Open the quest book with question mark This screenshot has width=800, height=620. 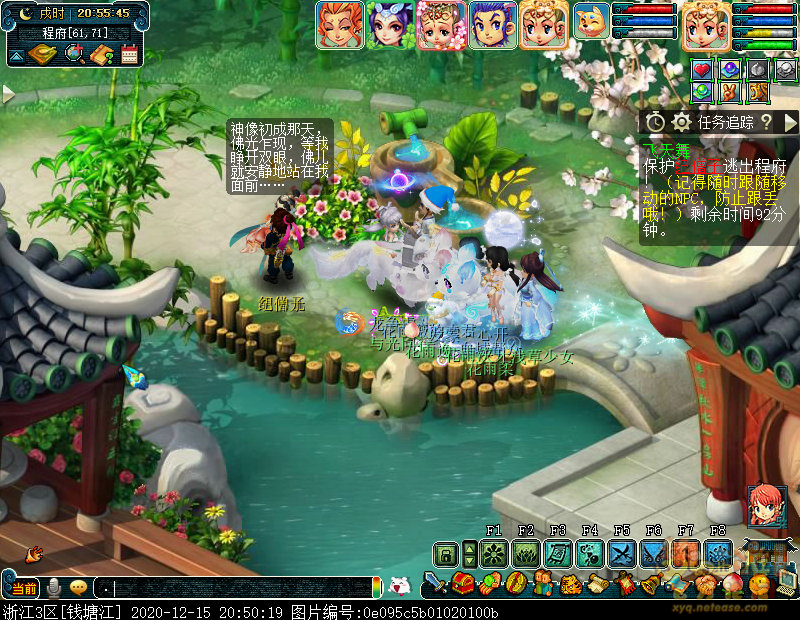point(101,55)
